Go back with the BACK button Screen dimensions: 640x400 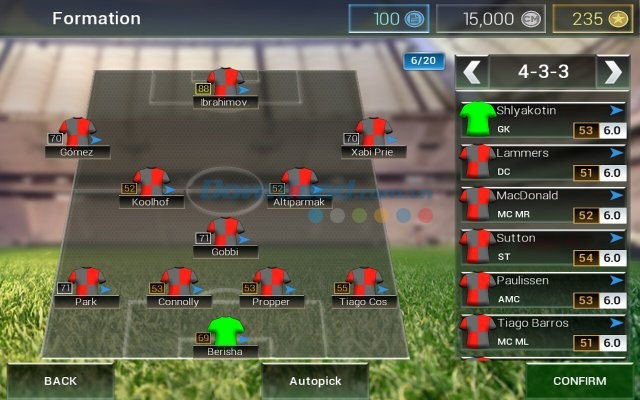coord(60,381)
